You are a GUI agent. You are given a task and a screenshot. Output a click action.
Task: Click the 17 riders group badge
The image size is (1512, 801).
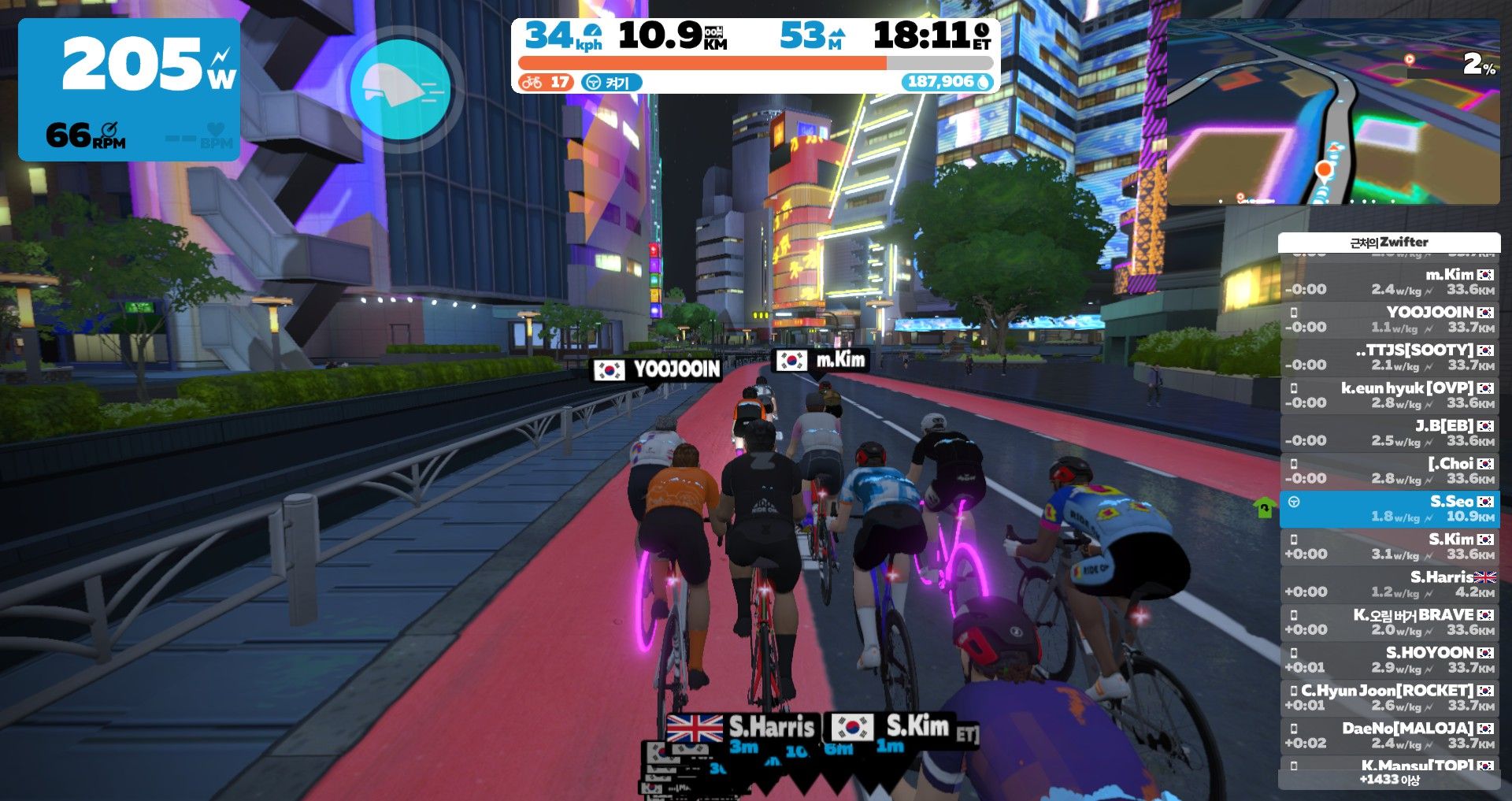pyautogui.click(x=547, y=82)
